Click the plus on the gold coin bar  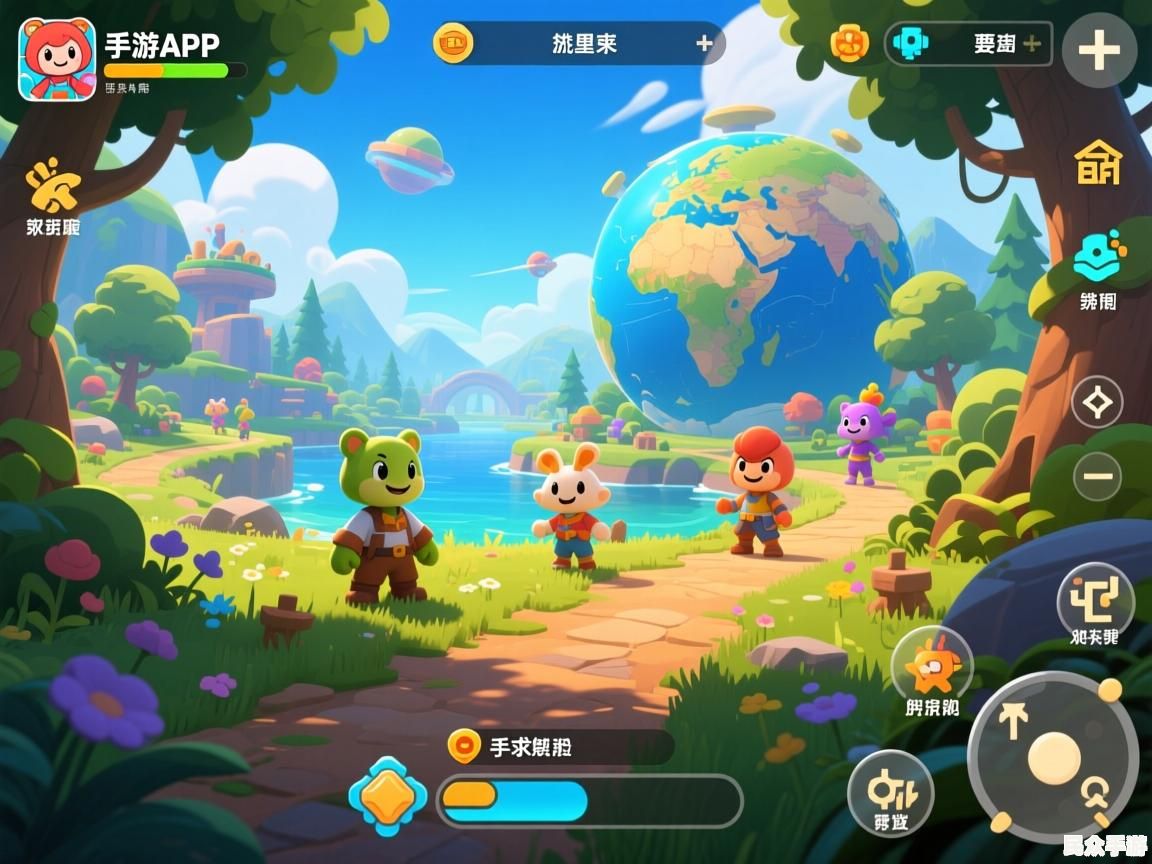pyautogui.click(x=704, y=43)
